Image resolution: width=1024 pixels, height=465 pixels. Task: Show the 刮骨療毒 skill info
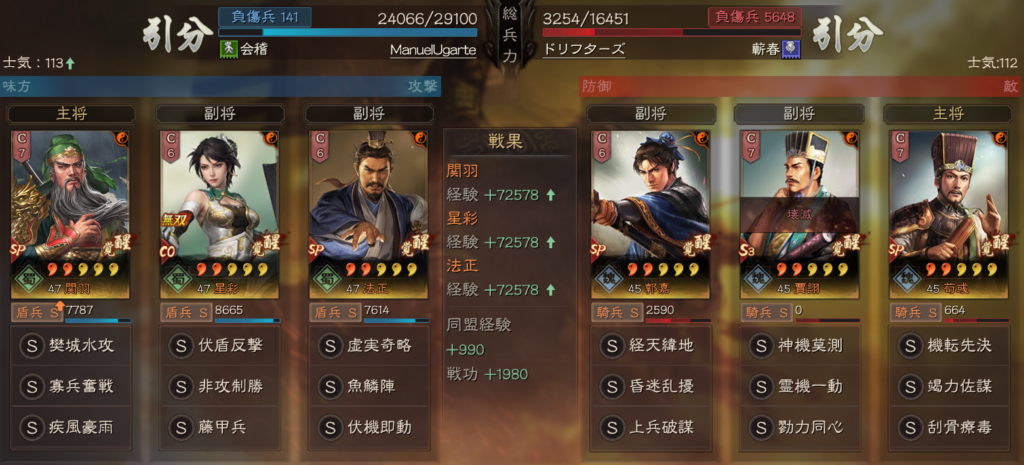[x=947, y=427]
